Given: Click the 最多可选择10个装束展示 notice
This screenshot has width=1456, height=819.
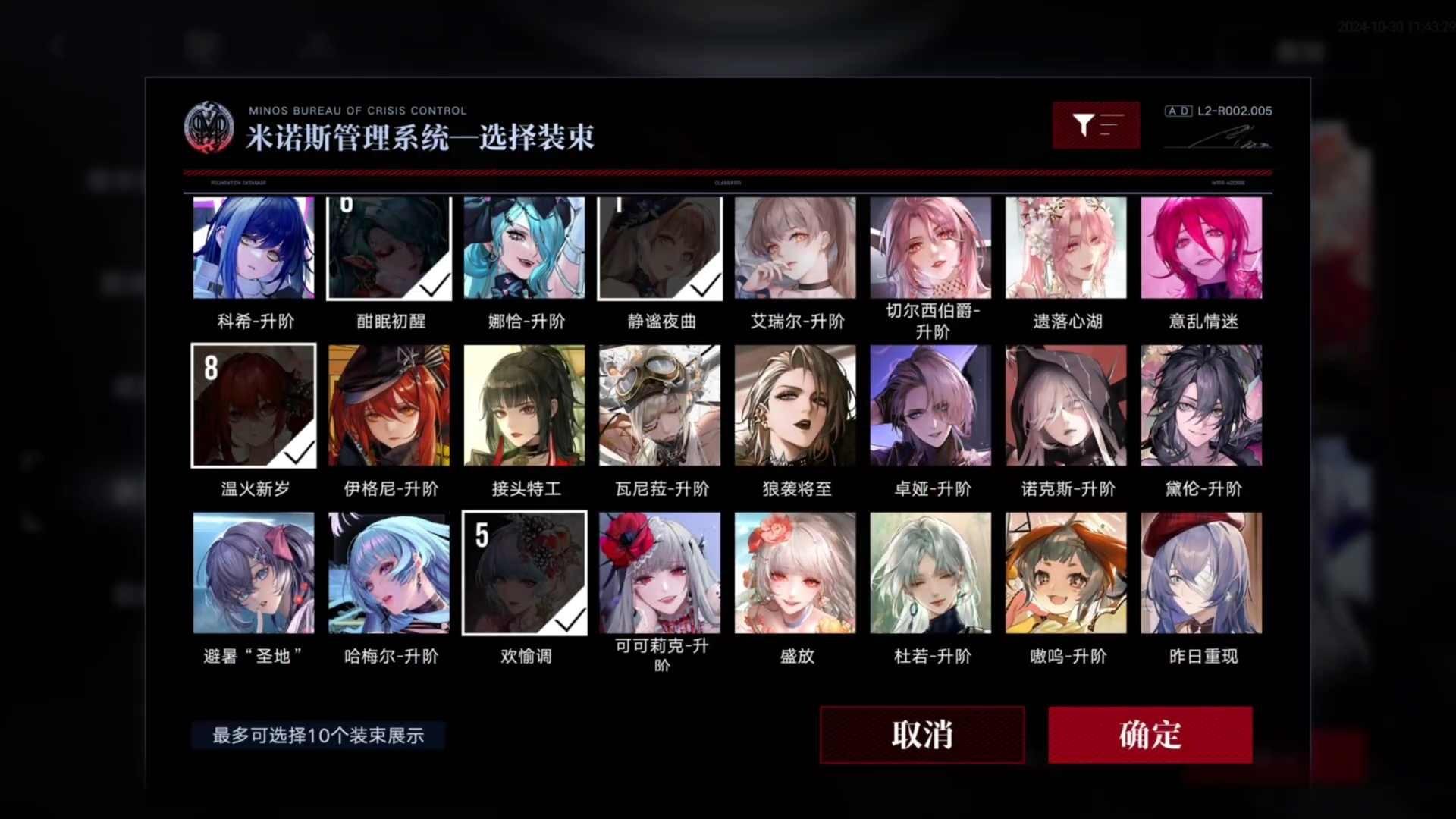Looking at the screenshot, I should coord(318,734).
